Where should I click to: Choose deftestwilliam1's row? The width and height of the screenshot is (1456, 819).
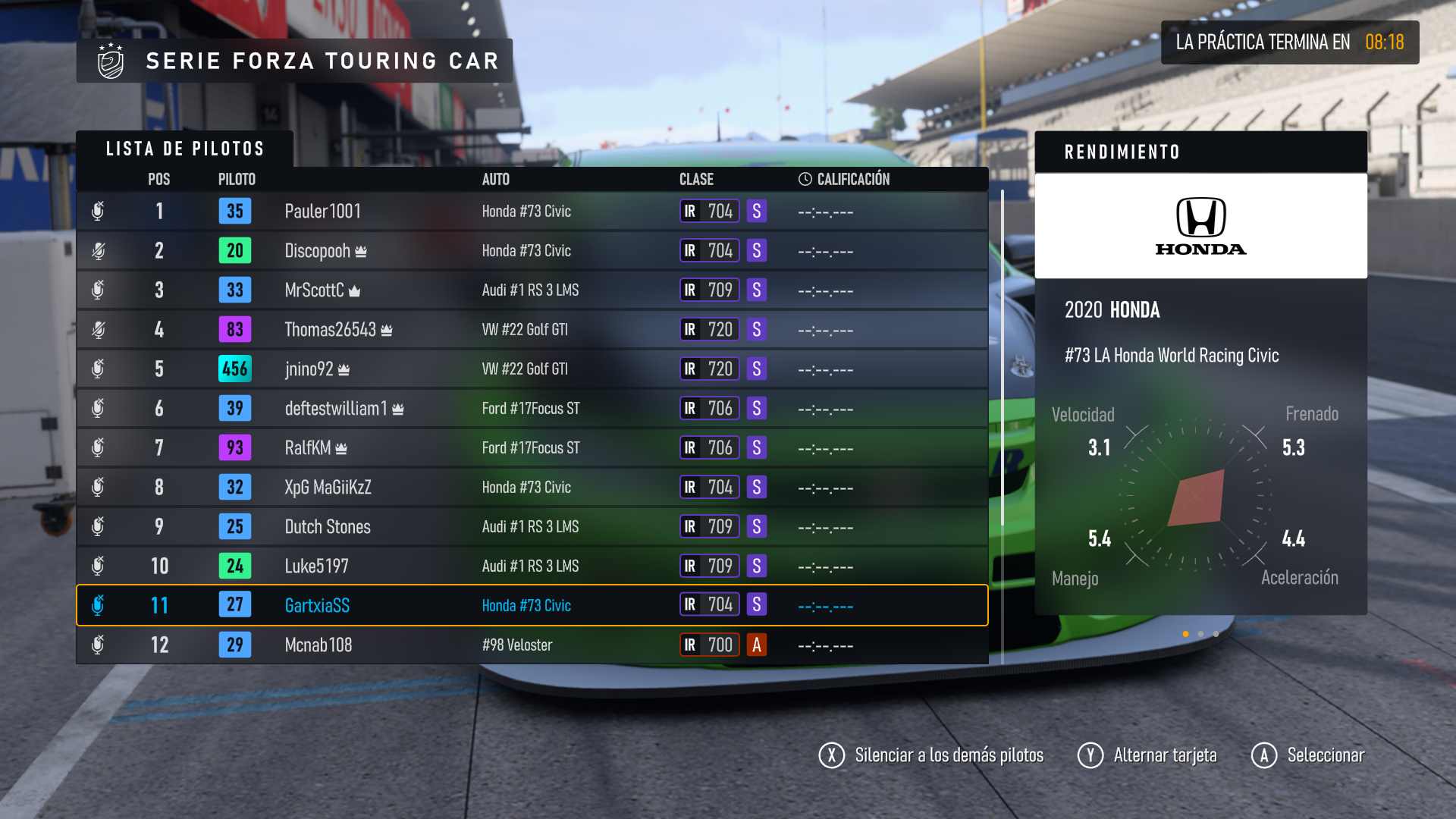pyautogui.click(x=531, y=408)
